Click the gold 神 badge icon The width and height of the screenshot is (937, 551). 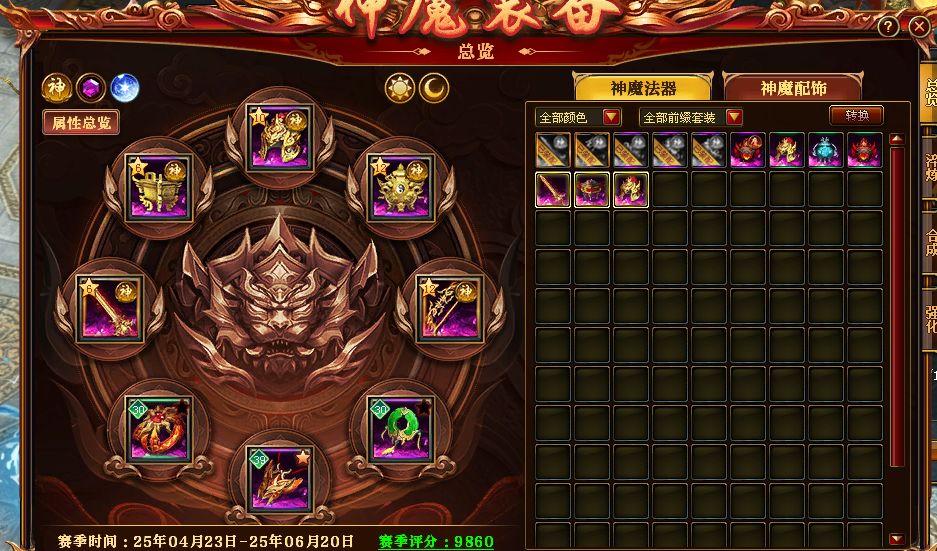55,88
